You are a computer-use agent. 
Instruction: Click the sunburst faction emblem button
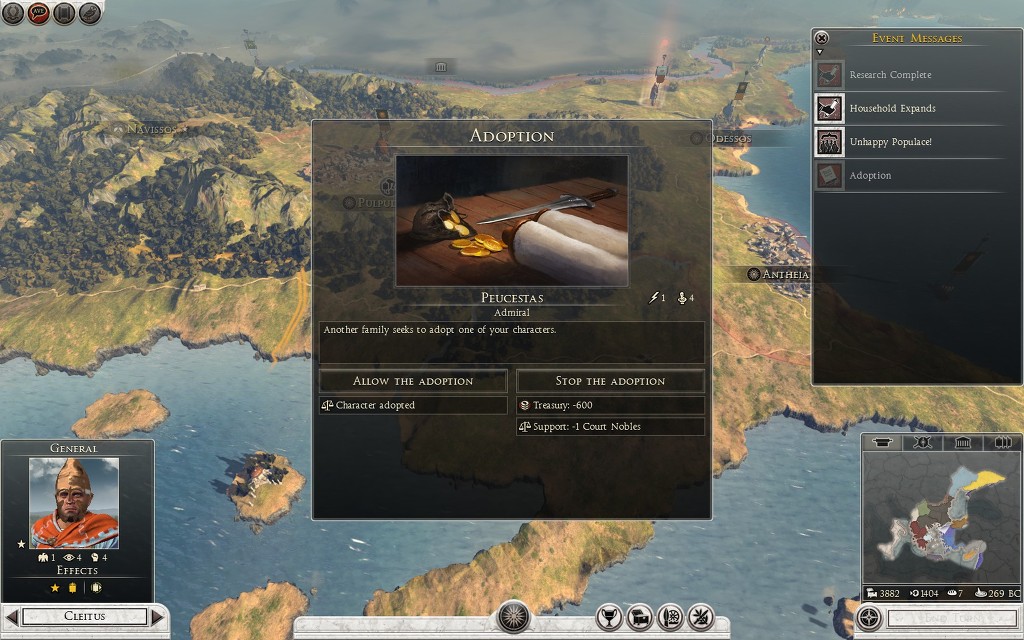coord(514,616)
